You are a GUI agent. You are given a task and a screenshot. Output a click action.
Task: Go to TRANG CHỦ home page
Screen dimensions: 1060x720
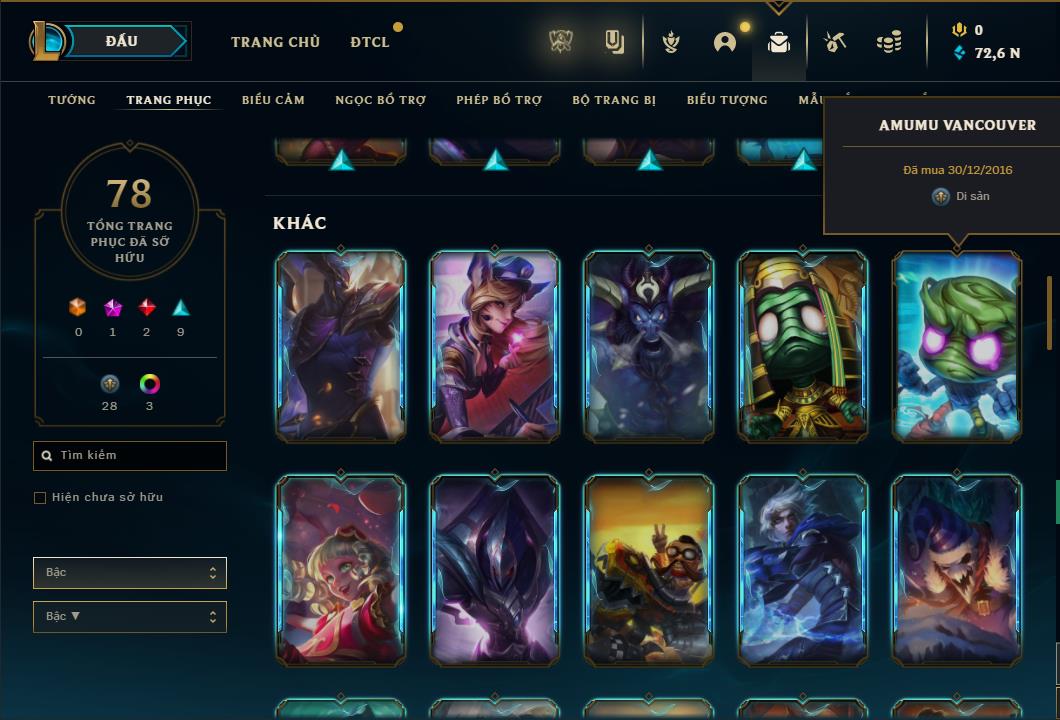[x=275, y=42]
